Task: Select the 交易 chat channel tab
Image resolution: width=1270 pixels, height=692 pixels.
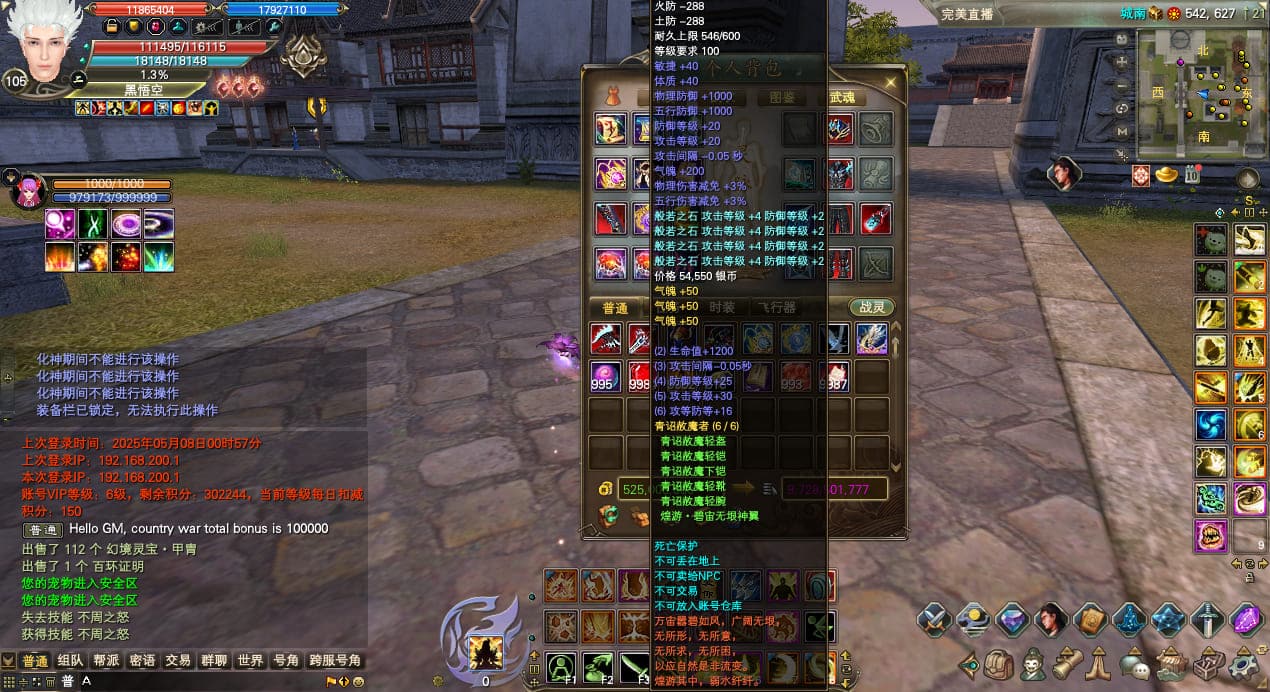Action: click(x=178, y=661)
